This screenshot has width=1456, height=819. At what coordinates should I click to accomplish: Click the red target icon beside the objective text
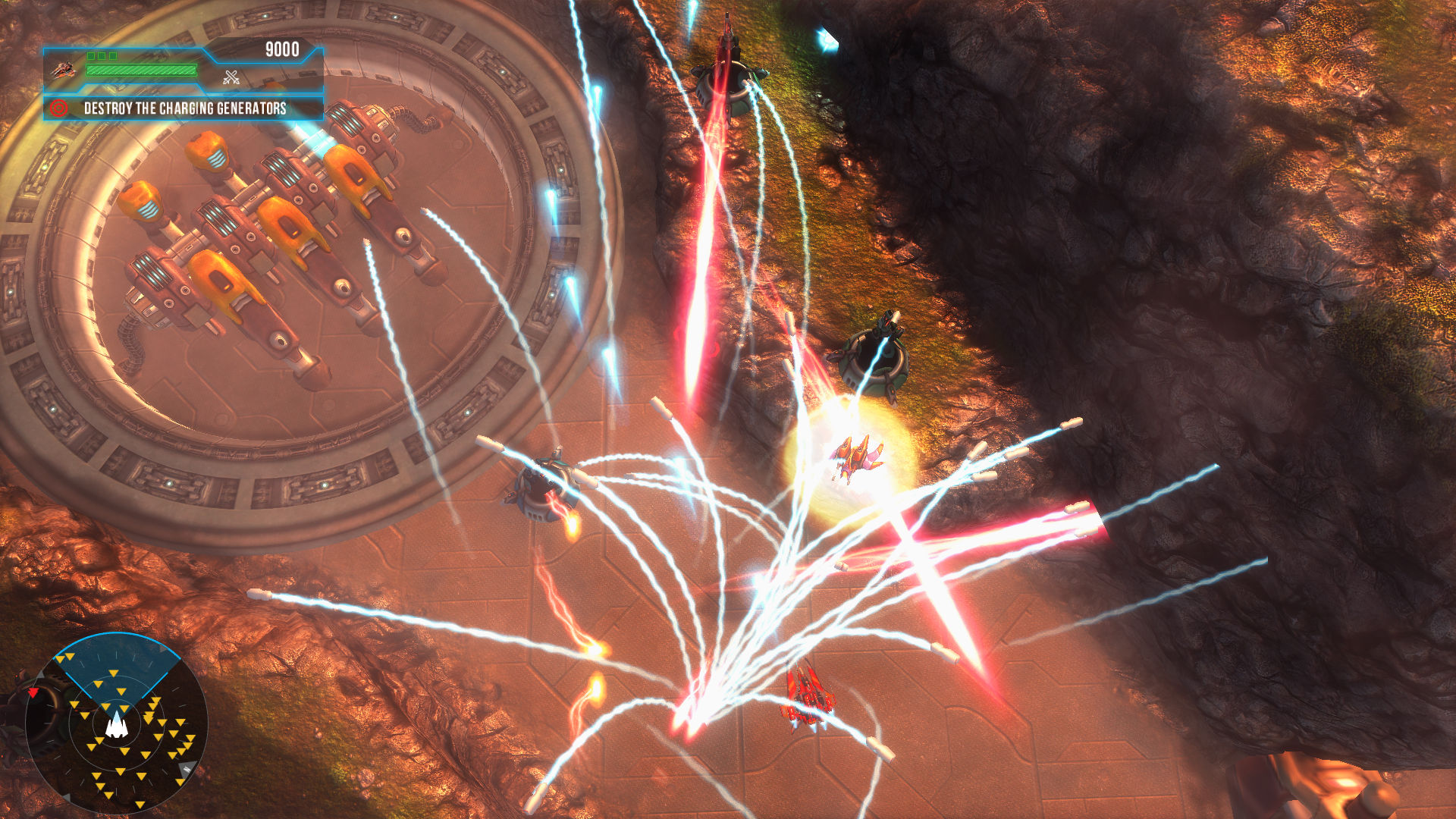tap(58, 109)
